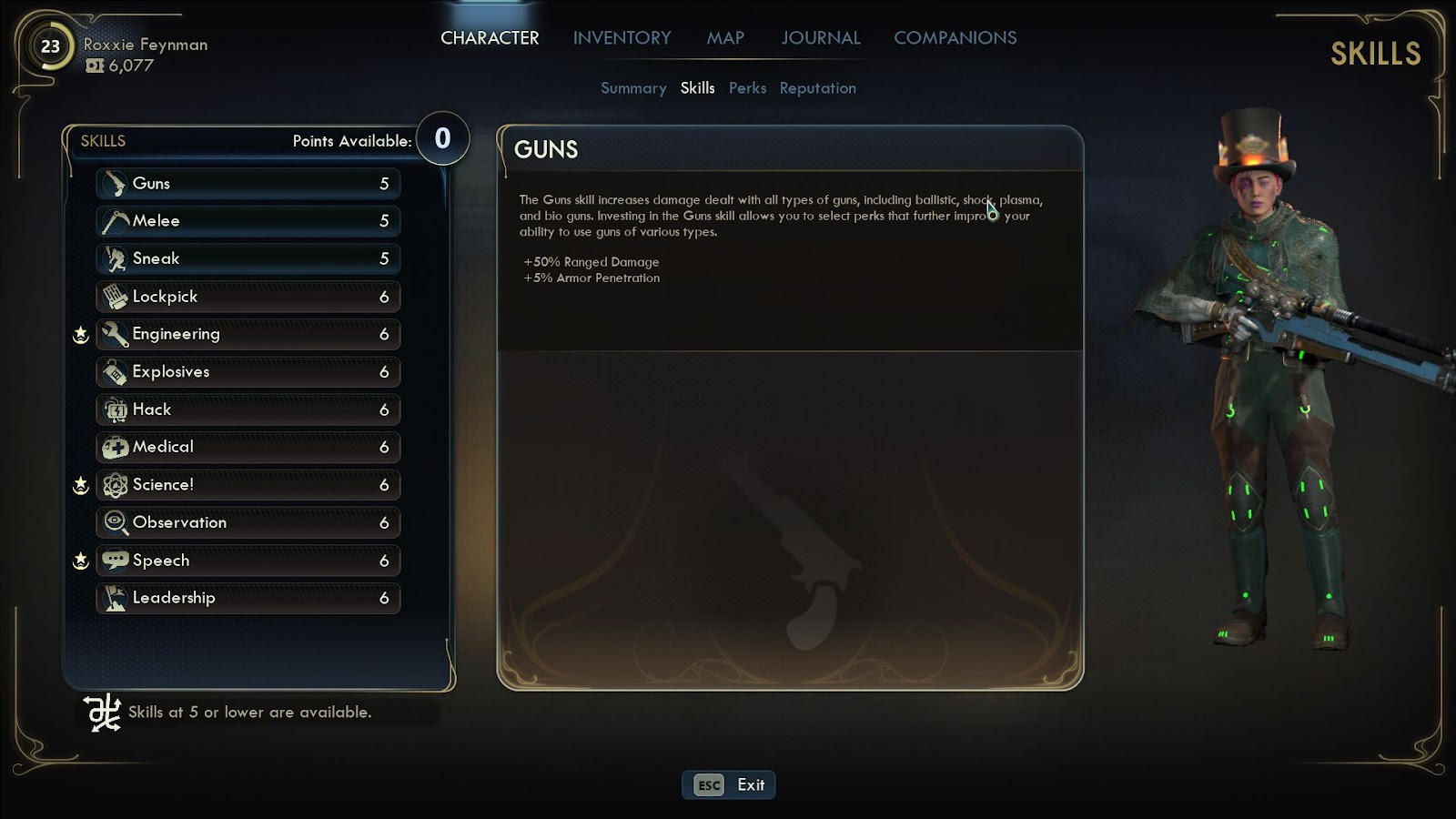Image resolution: width=1456 pixels, height=819 pixels.
Task: Select the Explosives skill row
Action: pyautogui.click(x=248, y=372)
